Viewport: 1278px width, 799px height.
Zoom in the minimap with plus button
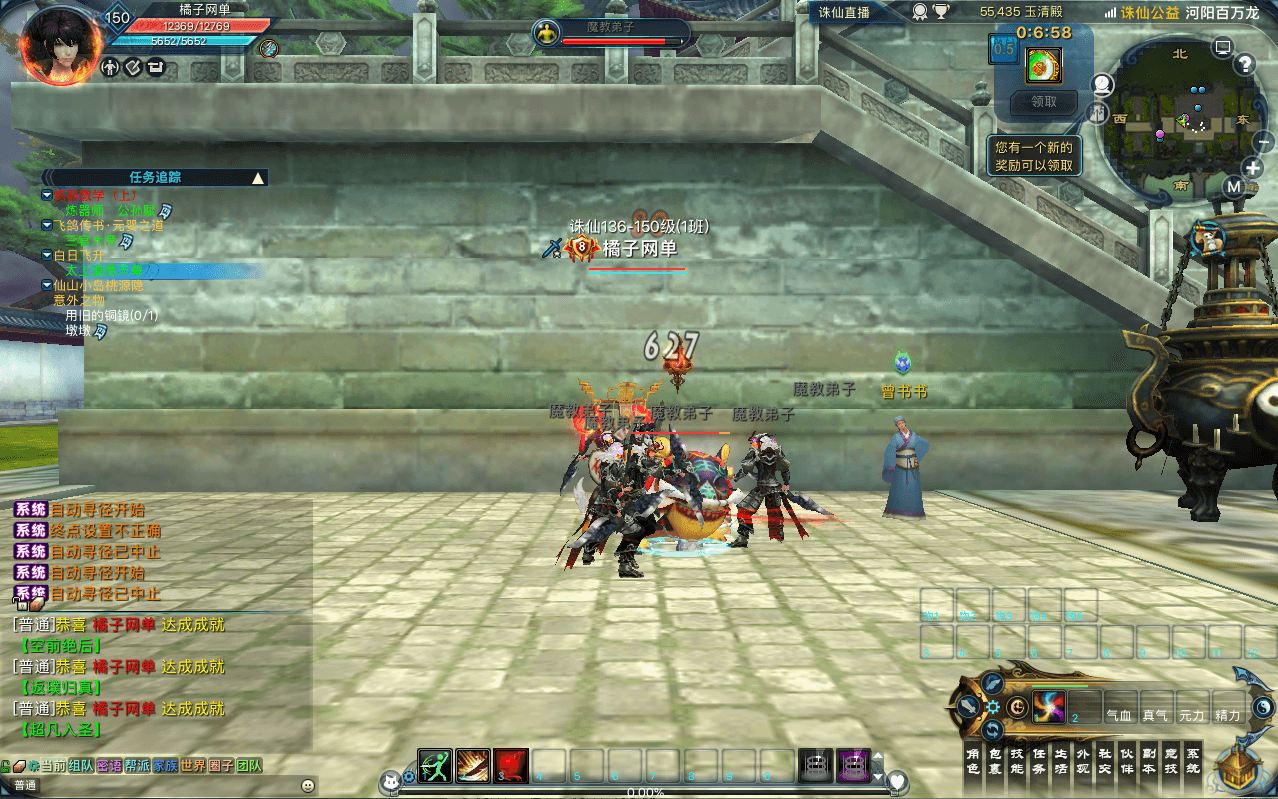tap(1253, 168)
